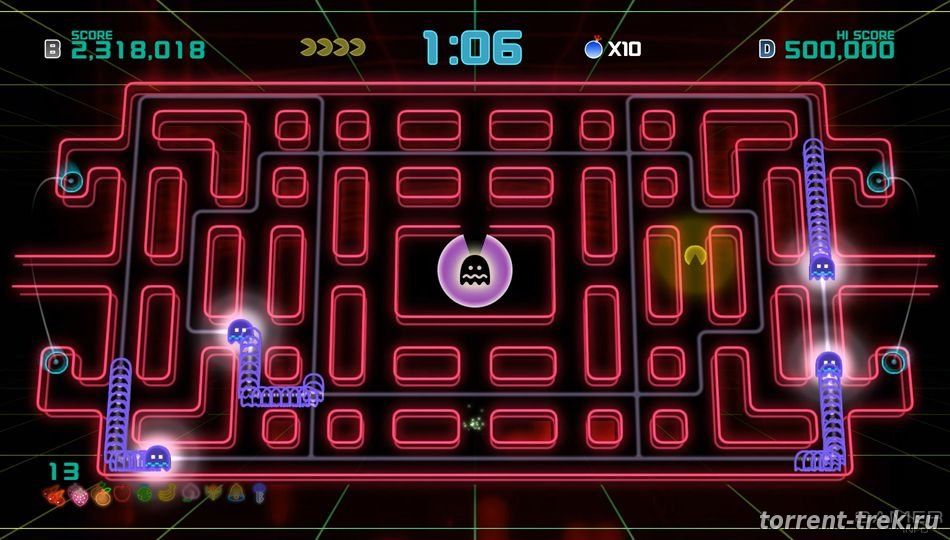The height and width of the screenshot is (540, 950).
Task: Click the blue bomb icon
Action: pyautogui.click(x=594, y=47)
